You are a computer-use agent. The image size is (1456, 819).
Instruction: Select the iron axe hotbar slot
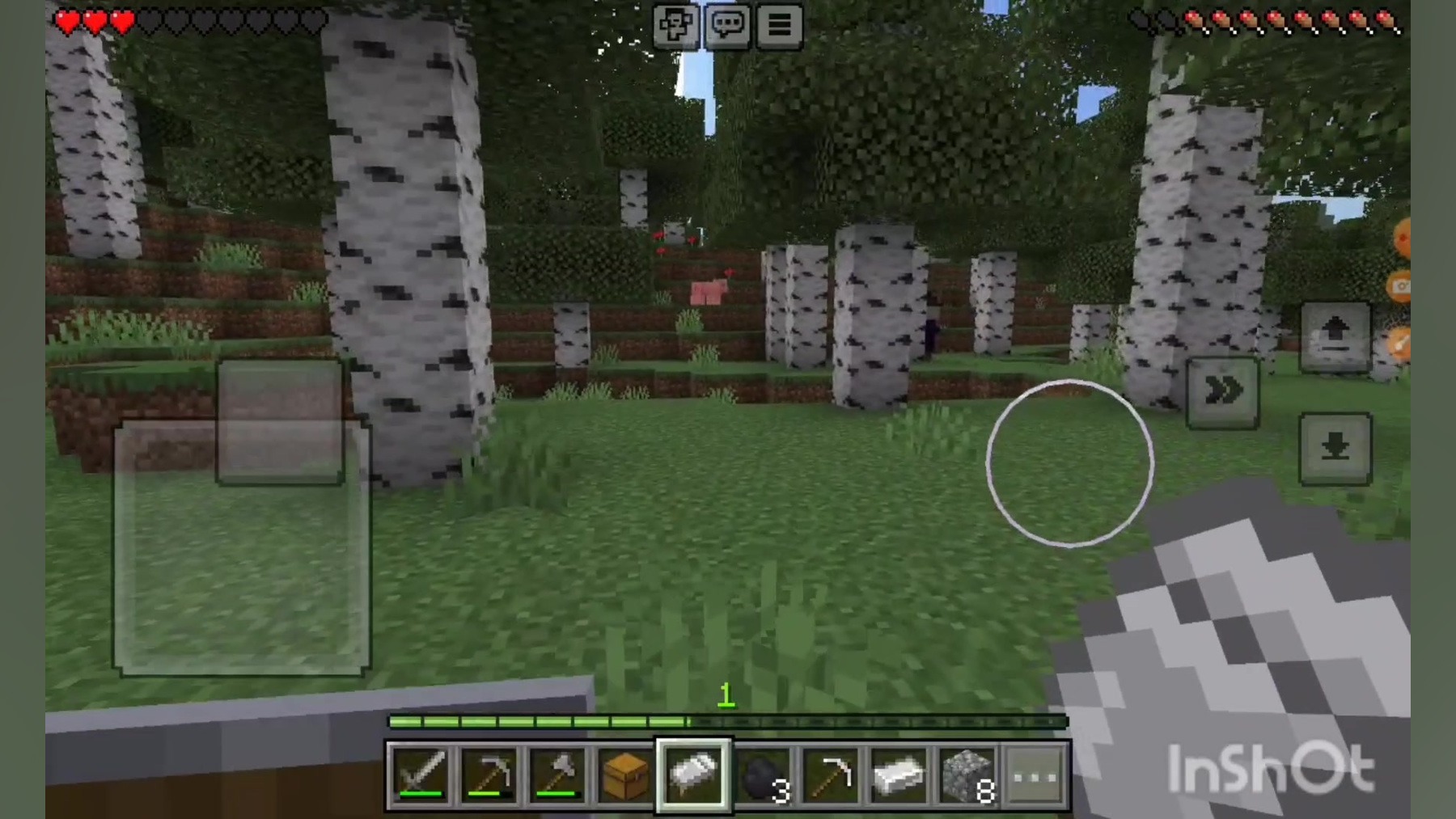coord(557,775)
